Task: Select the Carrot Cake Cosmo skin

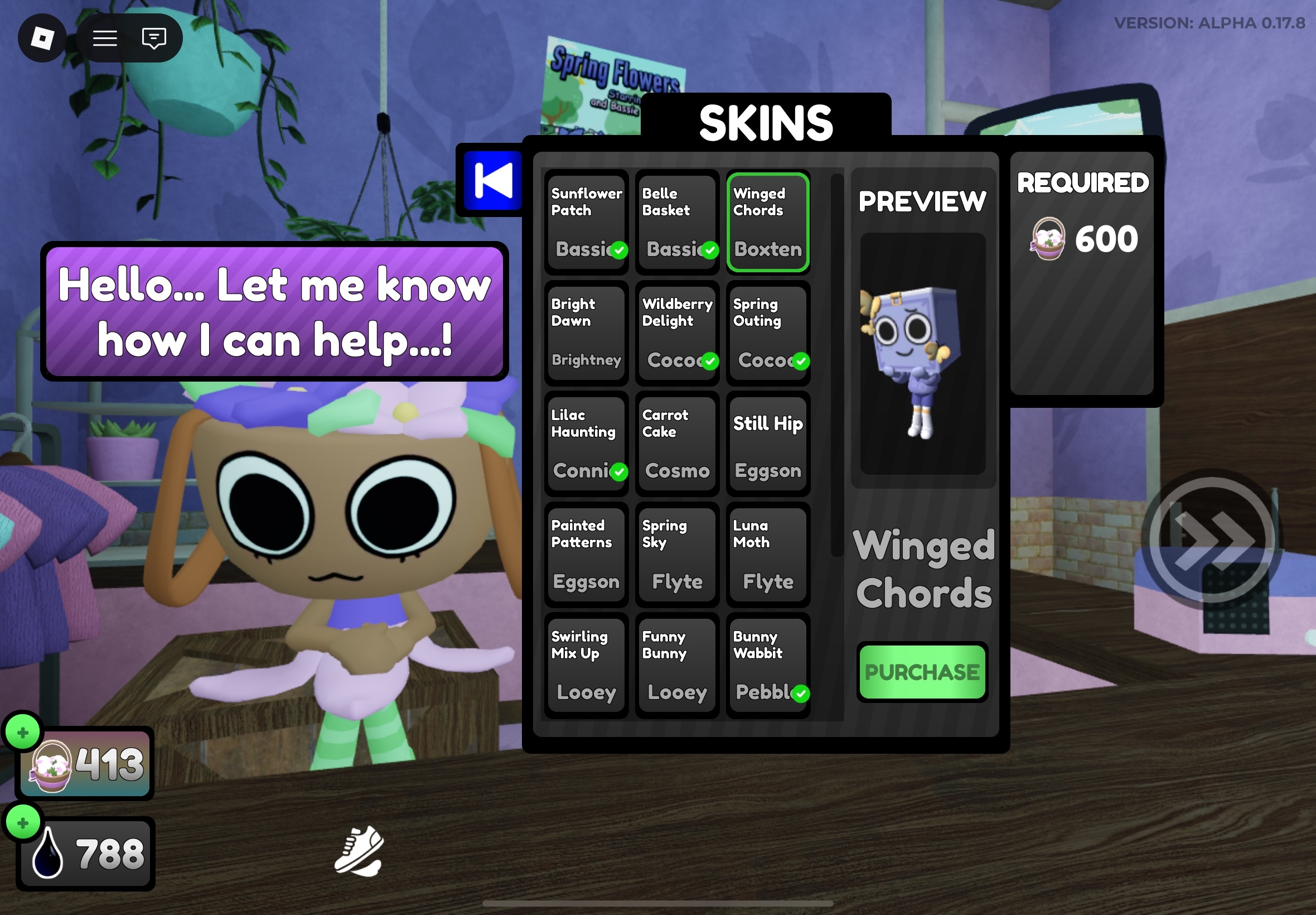Action: click(x=676, y=444)
